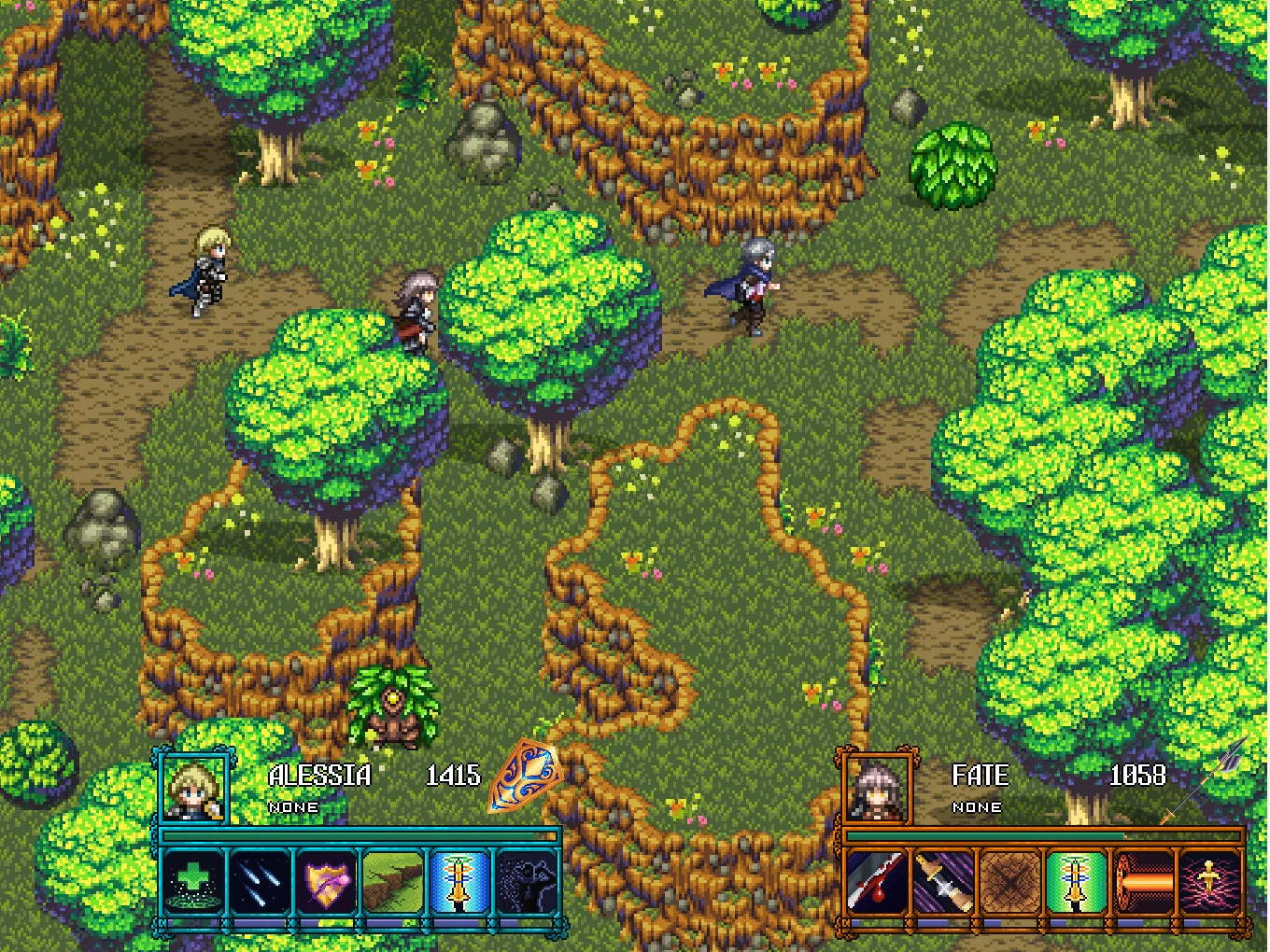1270x952 pixels.
Task: Click Fate's spear weapon icon
Action: point(1209,779)
